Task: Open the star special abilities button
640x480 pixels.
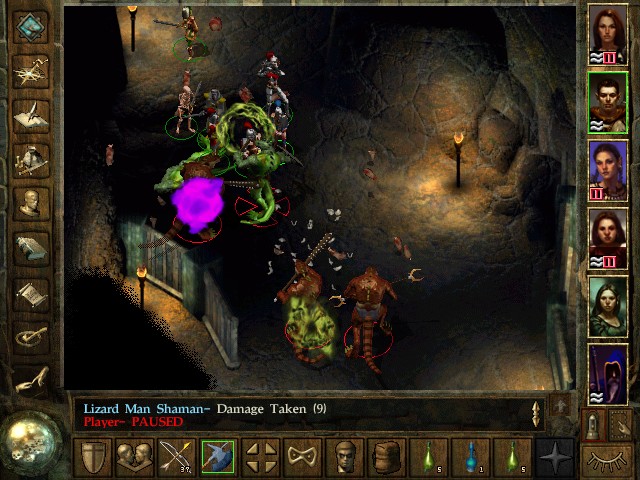Action: [554, 458]
